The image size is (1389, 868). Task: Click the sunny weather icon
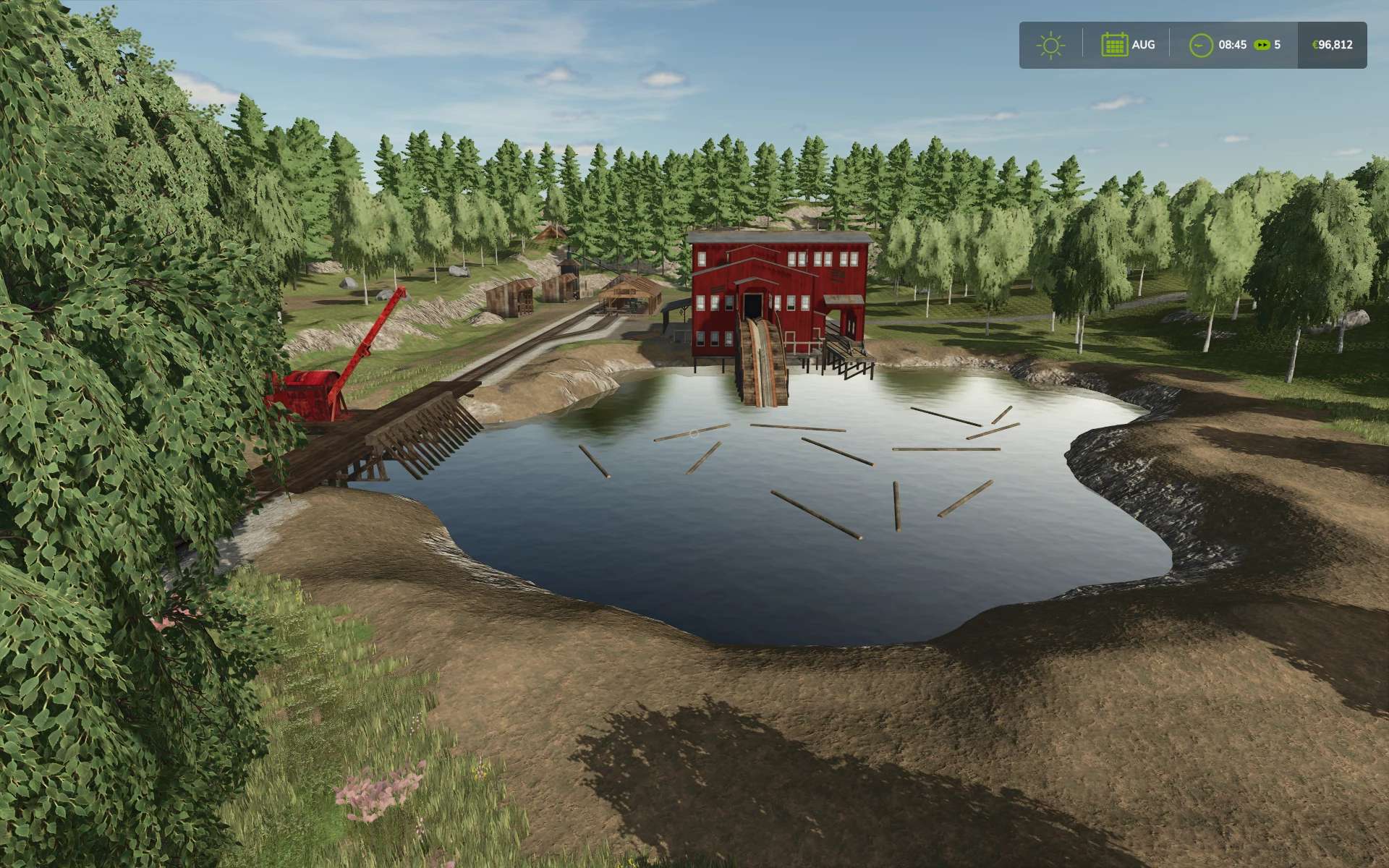[1050, 46]
